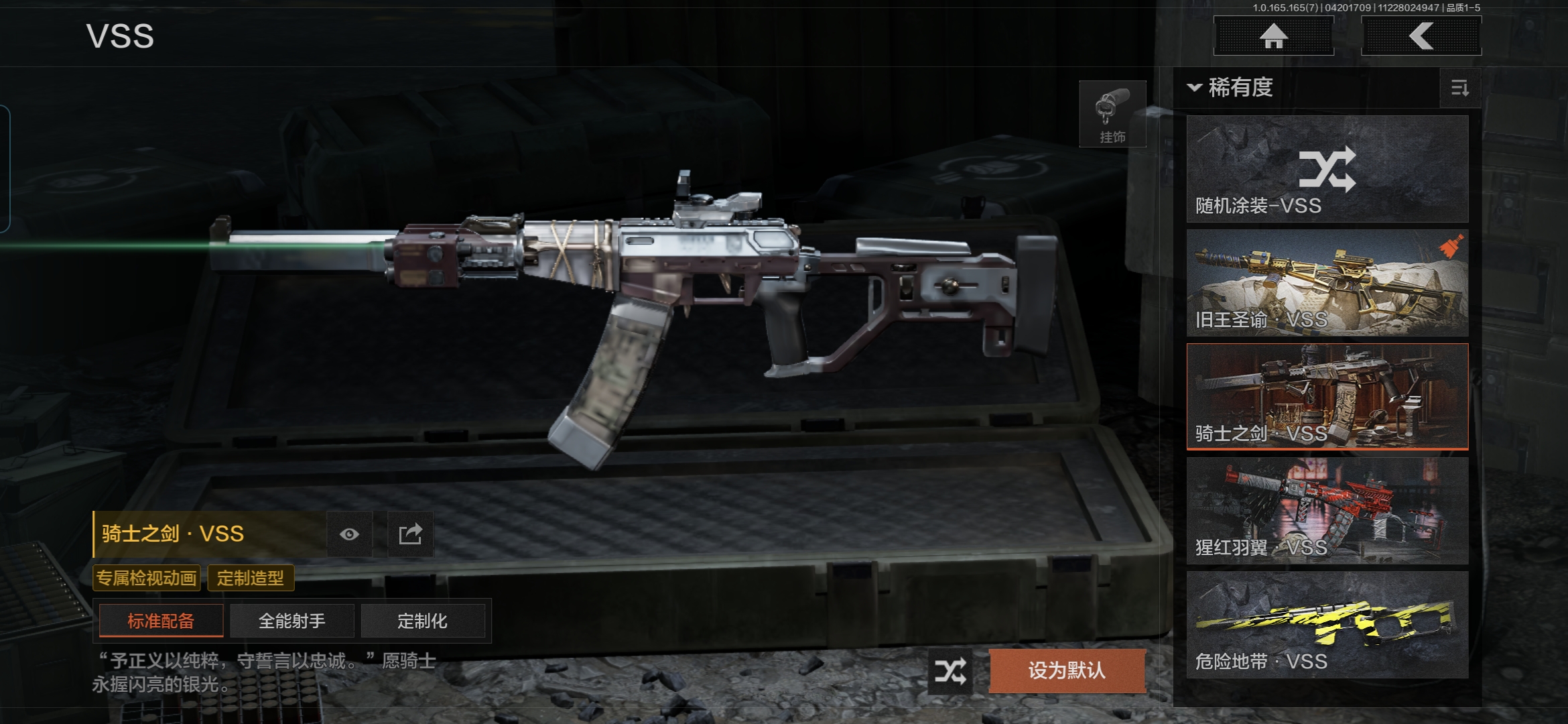Go to the home screen
The width and height of the screenshot is (1568, 724).
[1273, 36]
